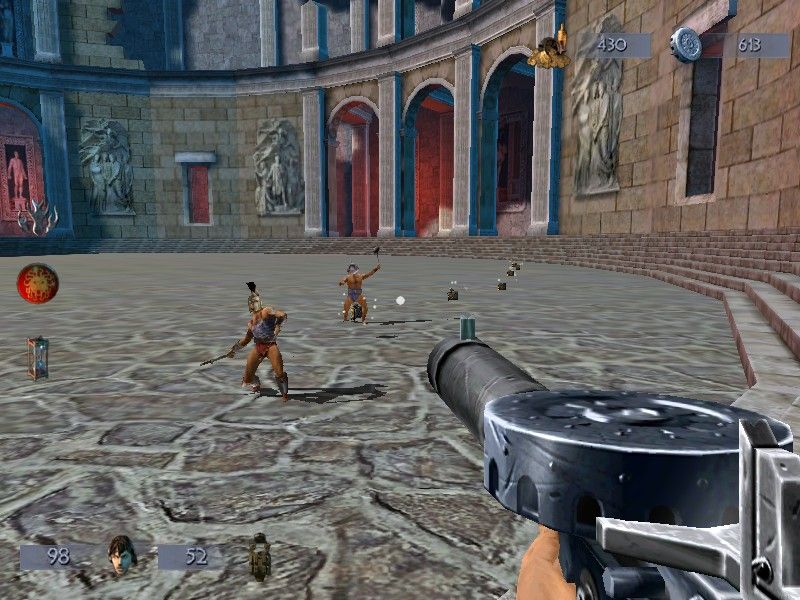Select the red sun orb icon
Image resolution: width=800 pixels, height=600 pixels.
pyautogui.click(x=37, y=283)
